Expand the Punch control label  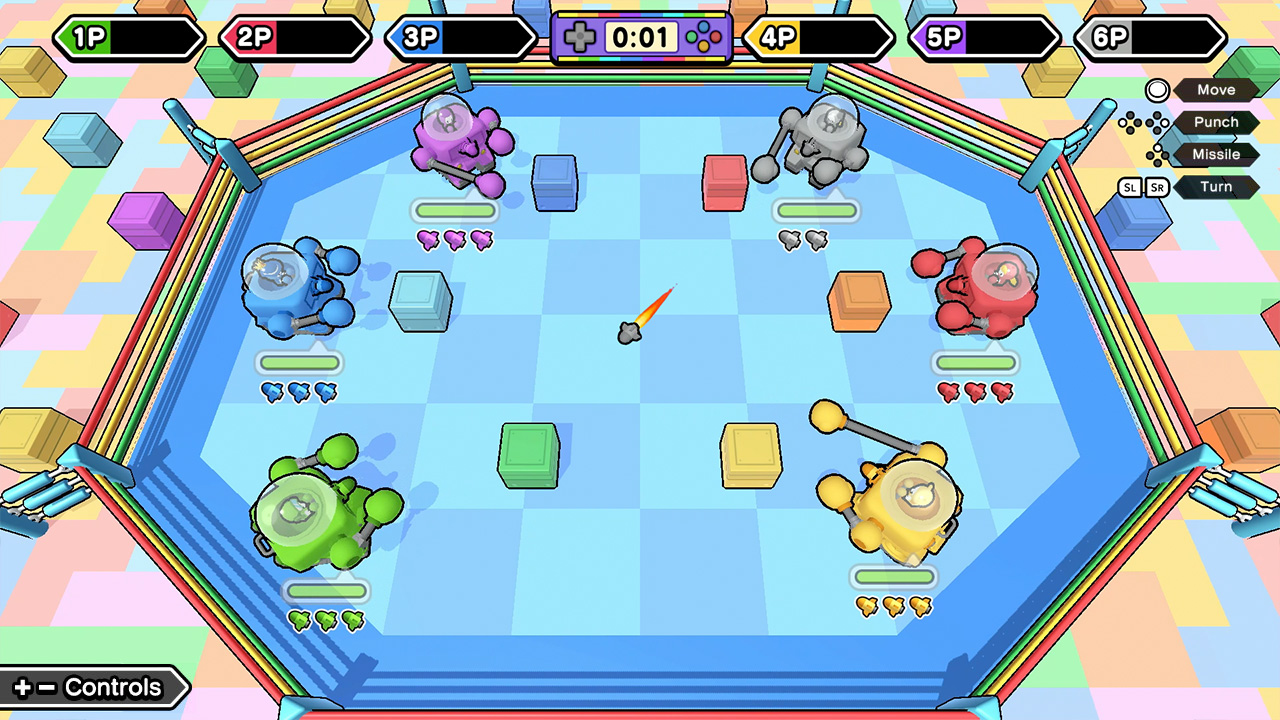[x=1215, y=122]
